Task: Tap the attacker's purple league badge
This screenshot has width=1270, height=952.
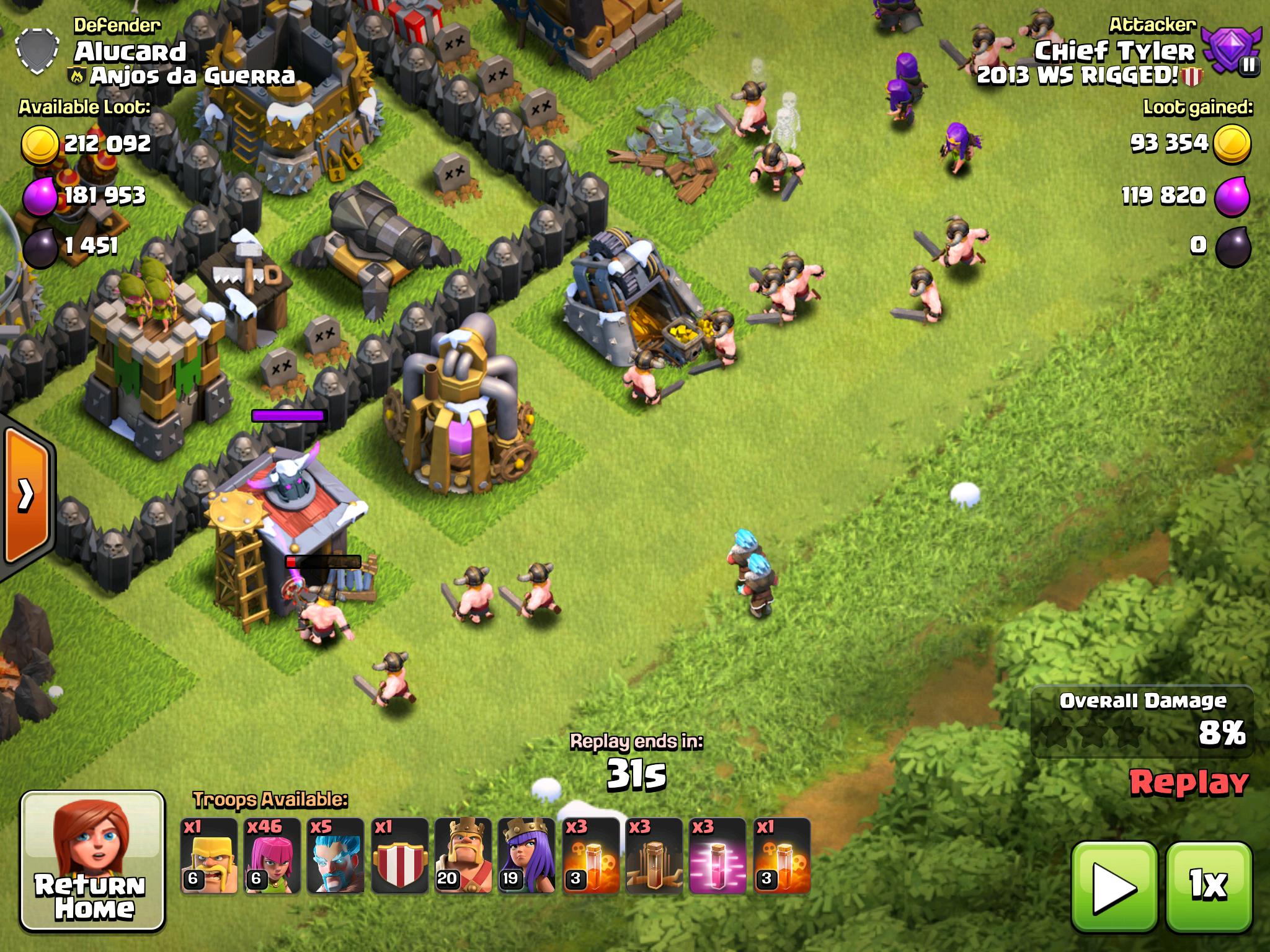Action: click(1231, 51)
